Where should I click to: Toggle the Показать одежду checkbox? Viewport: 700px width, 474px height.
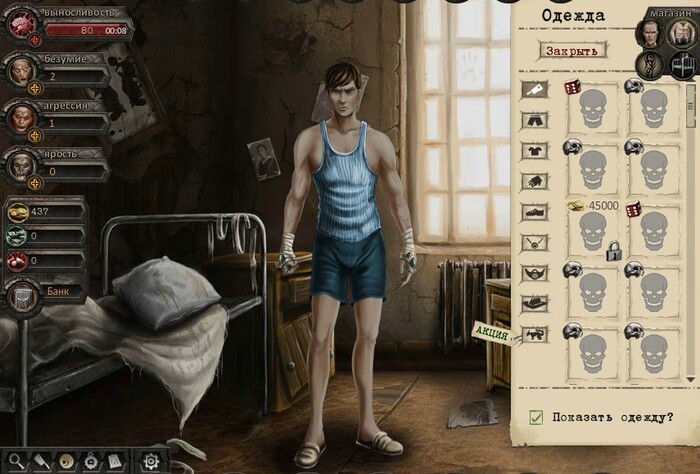pyautogui.click(x=536, y=417)
